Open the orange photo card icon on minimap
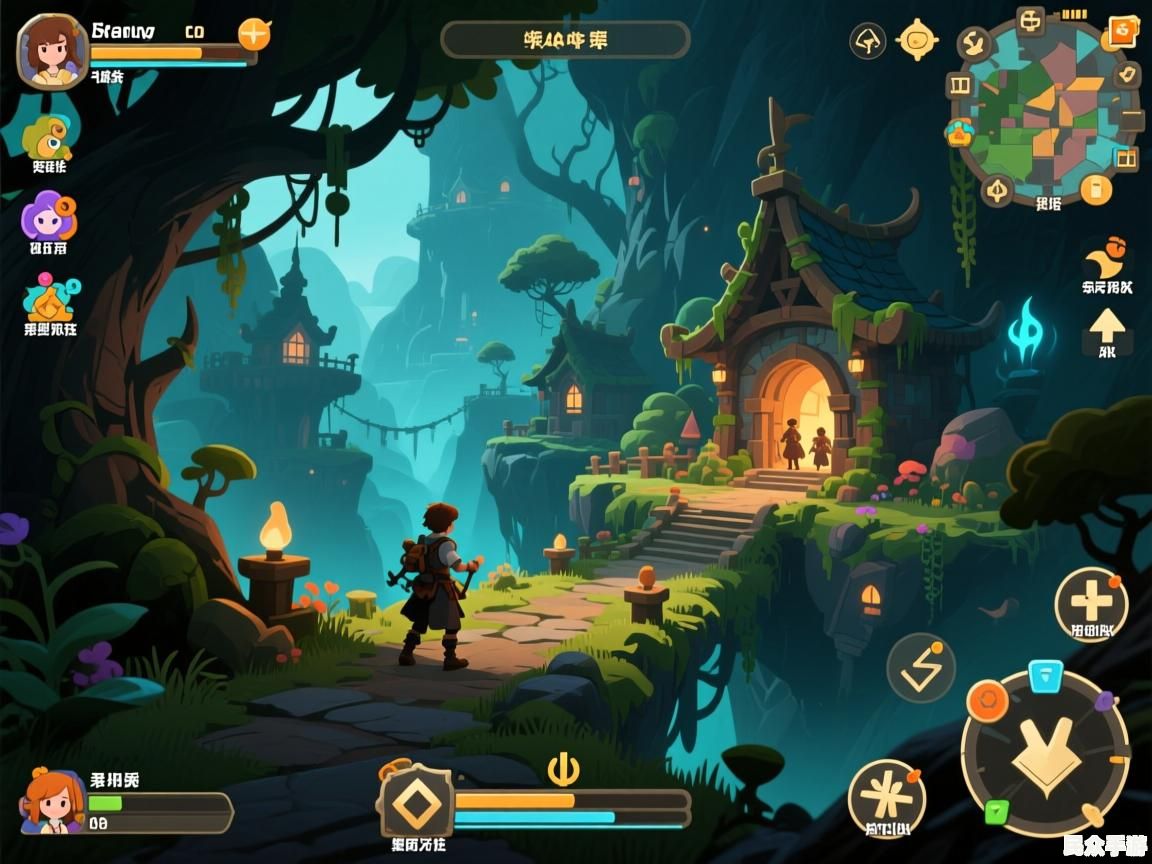The width and height of the screenshot is (1152, 864). click(x=1121, y=33)
